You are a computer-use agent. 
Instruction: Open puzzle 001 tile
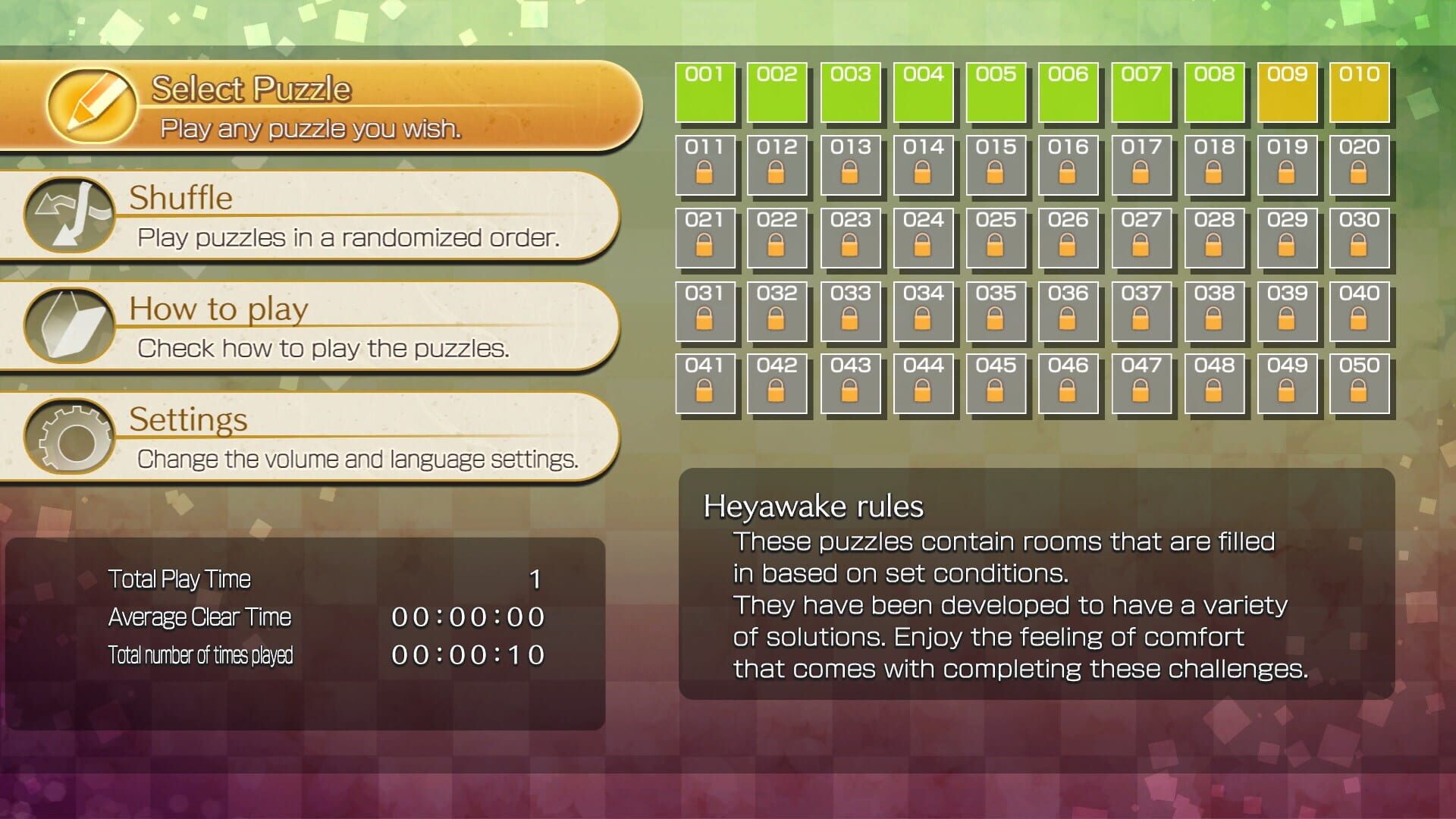tap(704, 93)
